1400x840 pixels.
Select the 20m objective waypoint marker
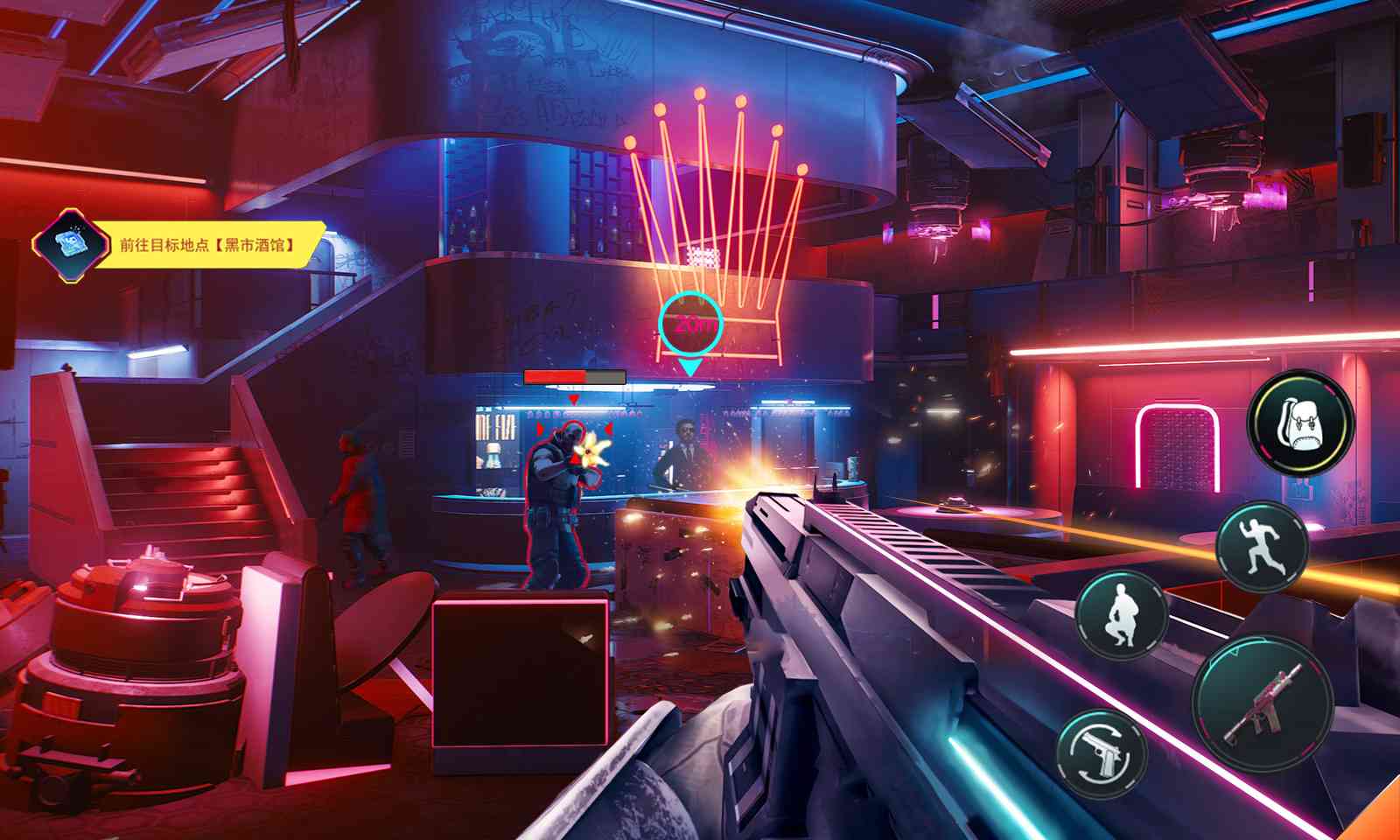pyautogui.click(x=690, y=325)
